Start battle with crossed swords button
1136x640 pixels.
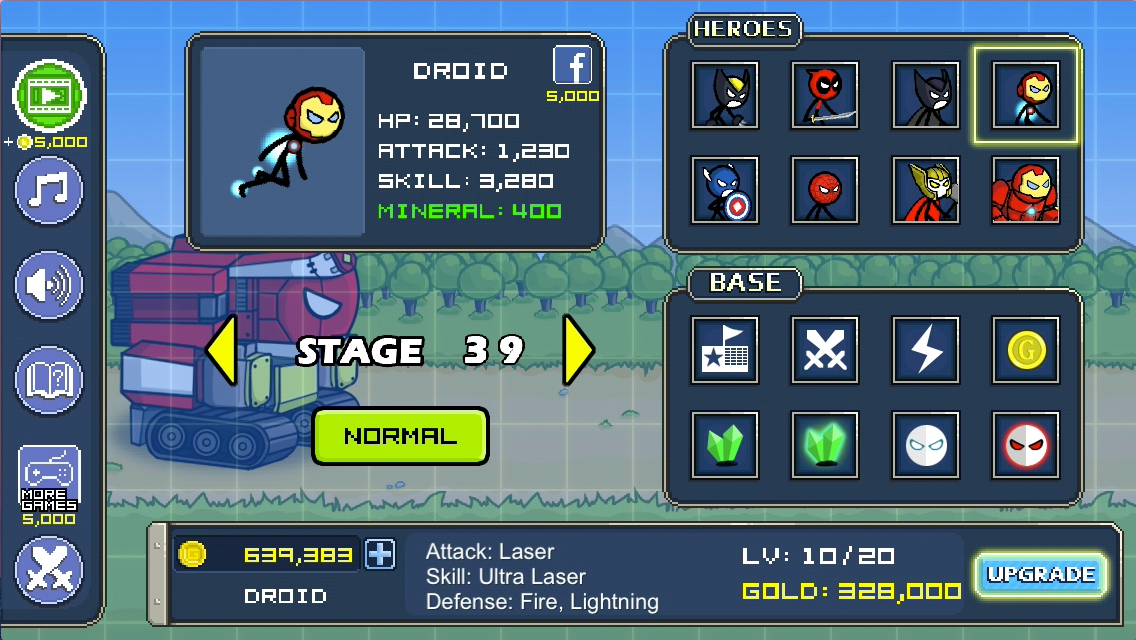point(49,571)
